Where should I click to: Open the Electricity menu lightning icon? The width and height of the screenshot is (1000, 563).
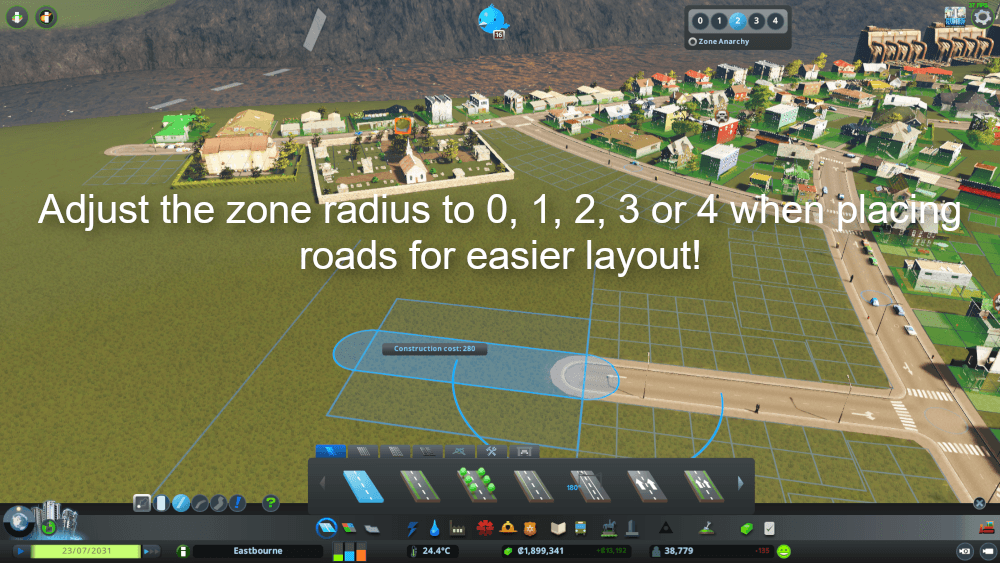(412, 527)
